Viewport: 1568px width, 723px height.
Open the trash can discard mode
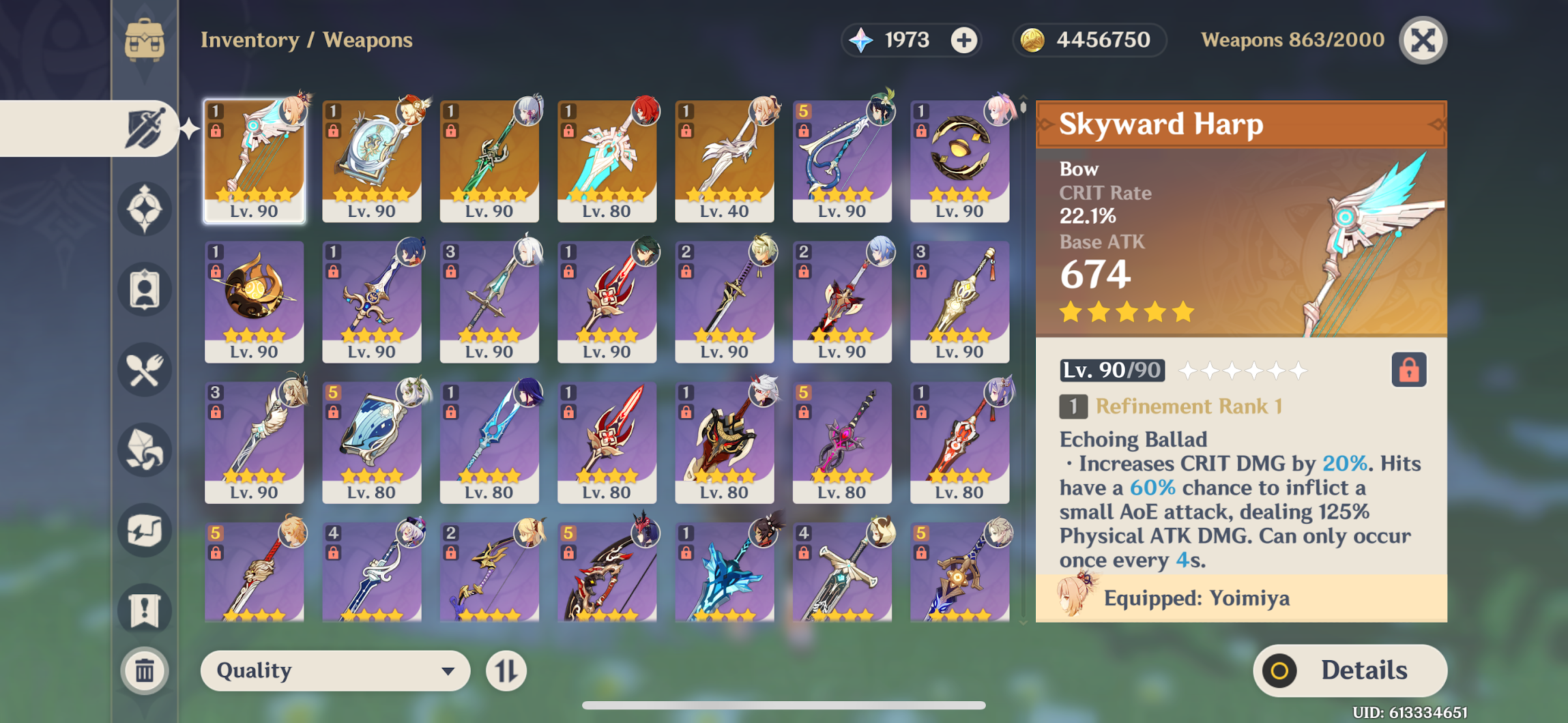click(144, 670)
